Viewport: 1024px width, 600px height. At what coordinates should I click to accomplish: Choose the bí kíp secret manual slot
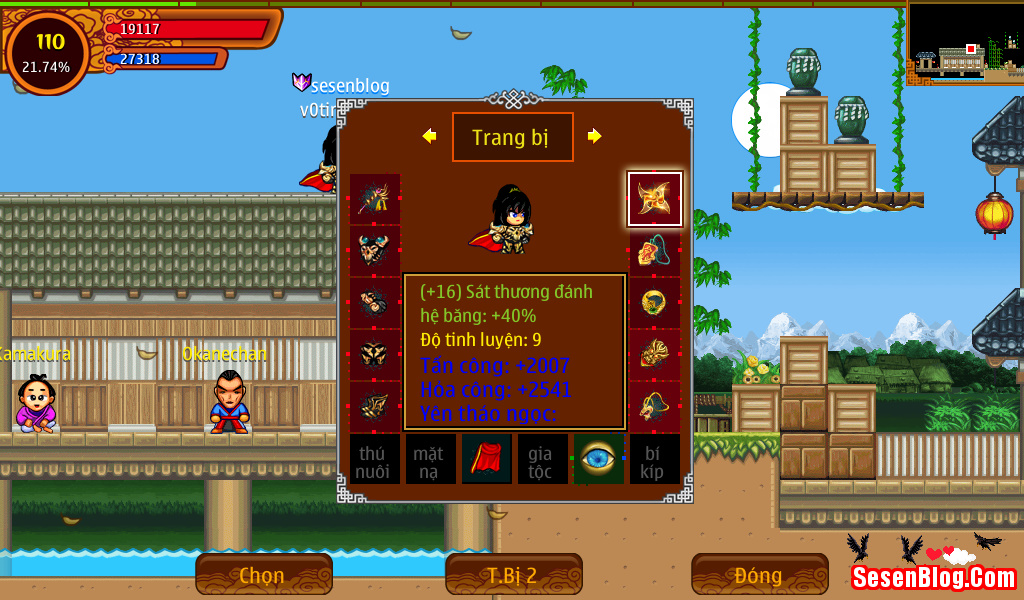pyautogui.click(x=655, y=459)
